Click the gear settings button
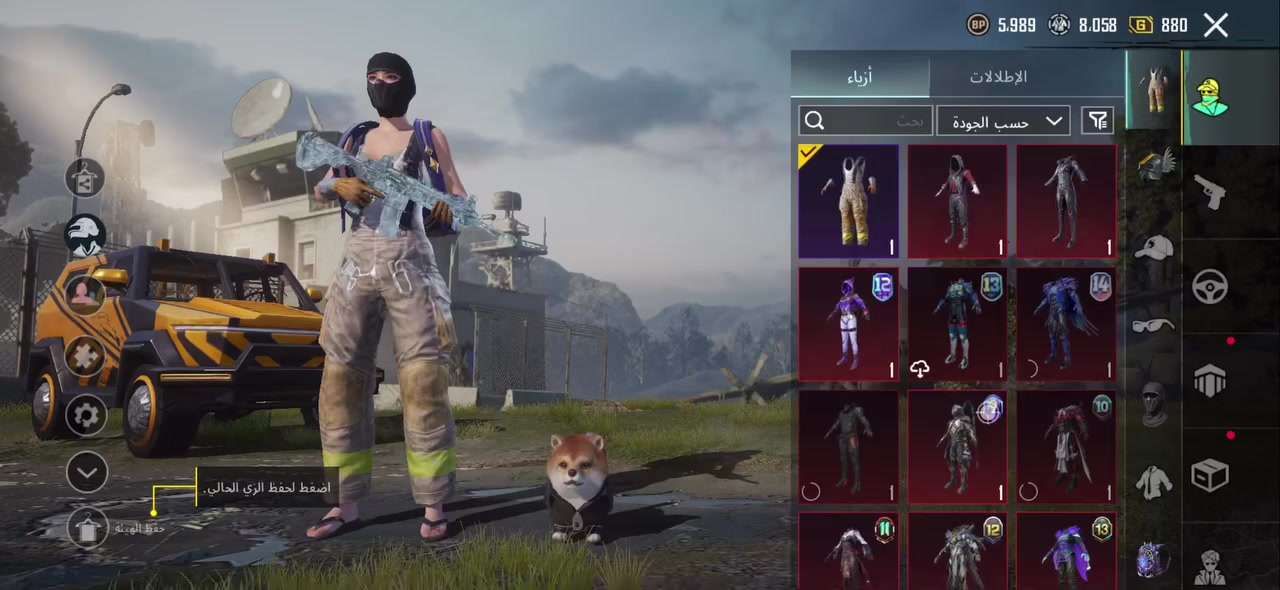This screenshot has width=1280, height=590. (86, 414)
